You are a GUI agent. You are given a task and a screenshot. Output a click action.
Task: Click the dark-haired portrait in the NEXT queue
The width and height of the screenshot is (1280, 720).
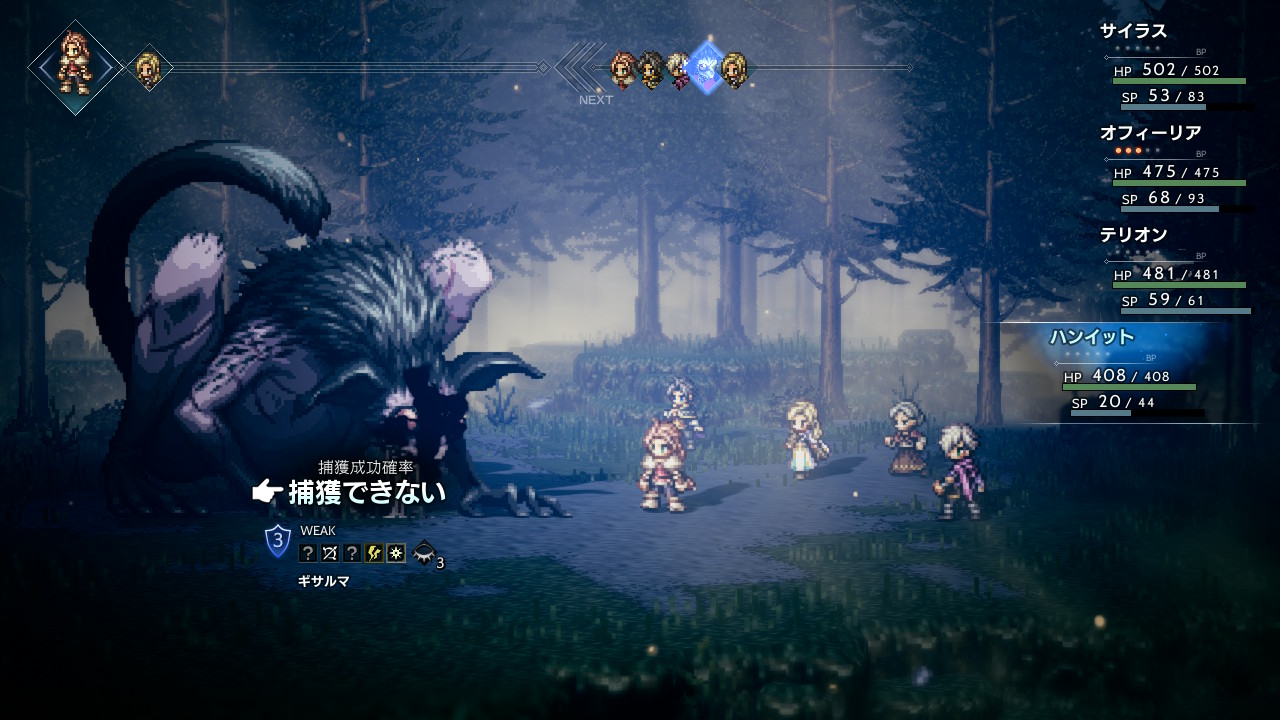(652, 69)
